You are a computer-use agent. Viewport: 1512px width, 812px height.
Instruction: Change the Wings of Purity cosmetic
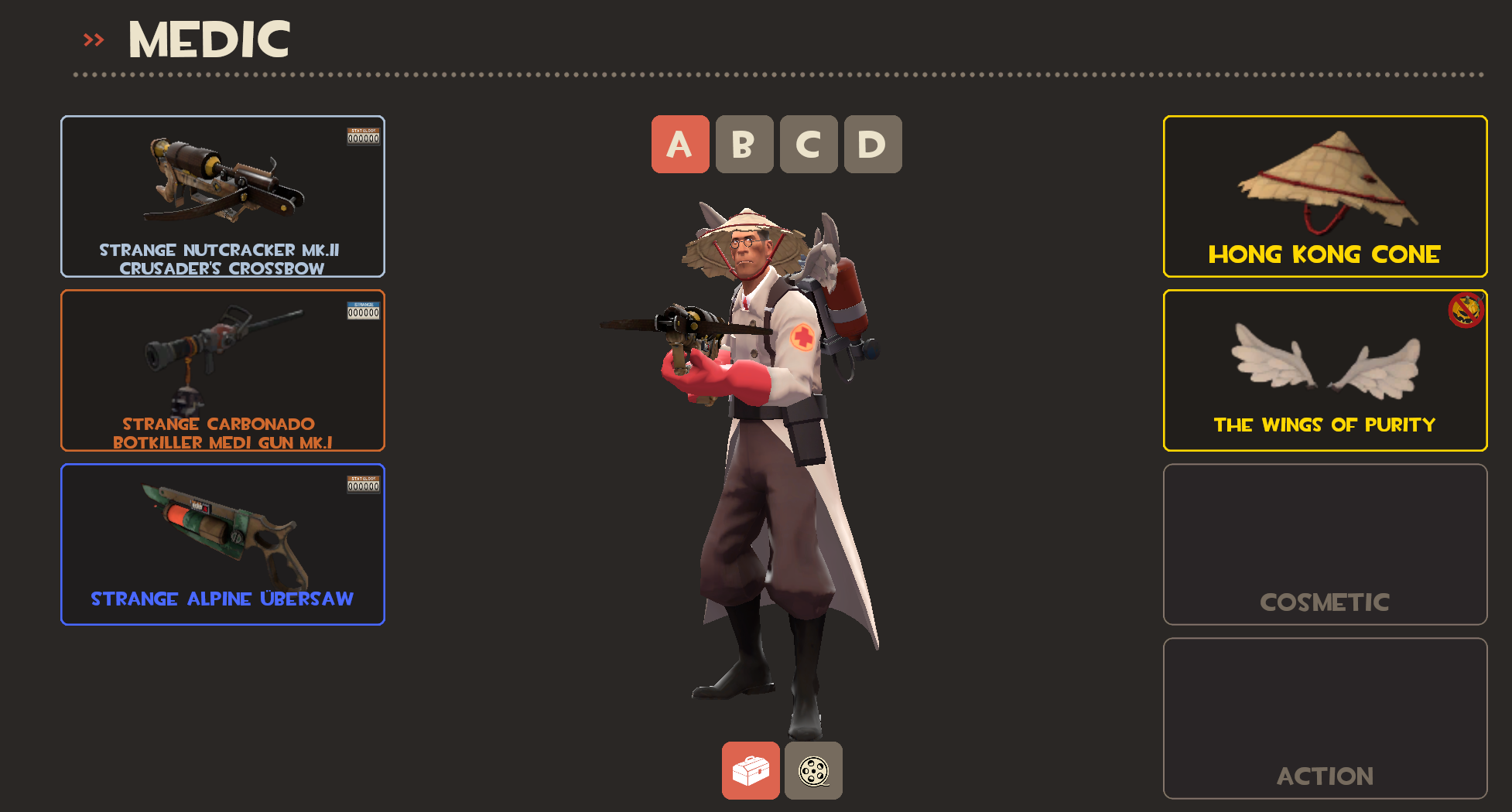(x=1325, y=370)
